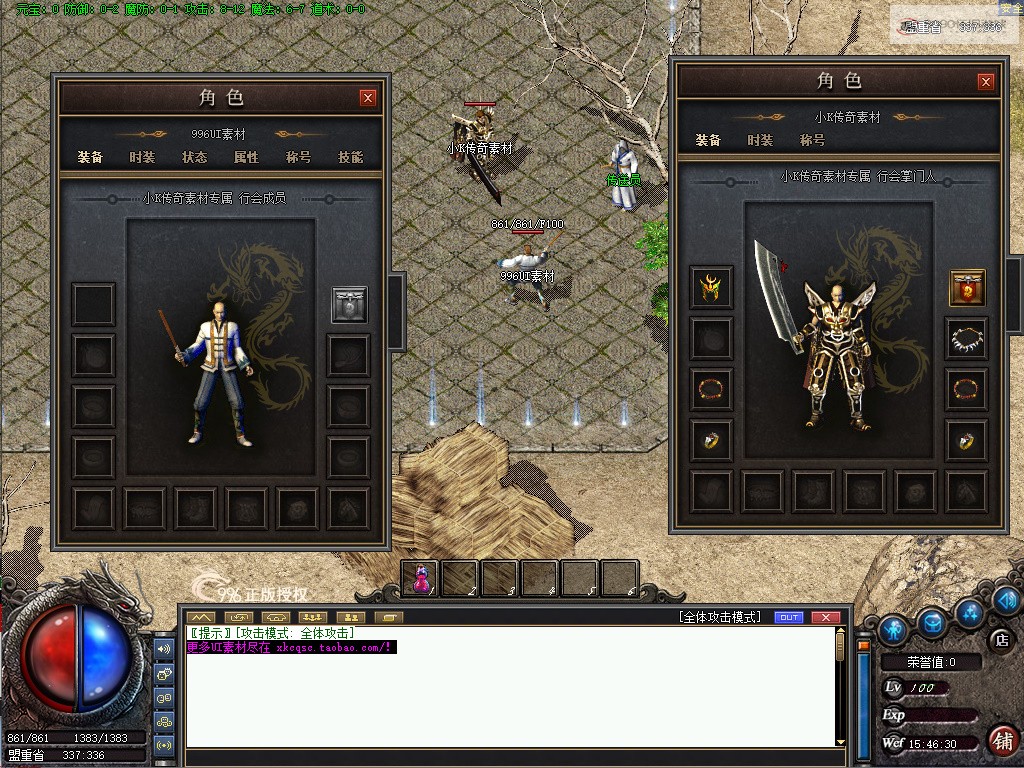Close the right 角色 character window
Viewport: 1024px width, 768px height.
(x=986, y=82)
